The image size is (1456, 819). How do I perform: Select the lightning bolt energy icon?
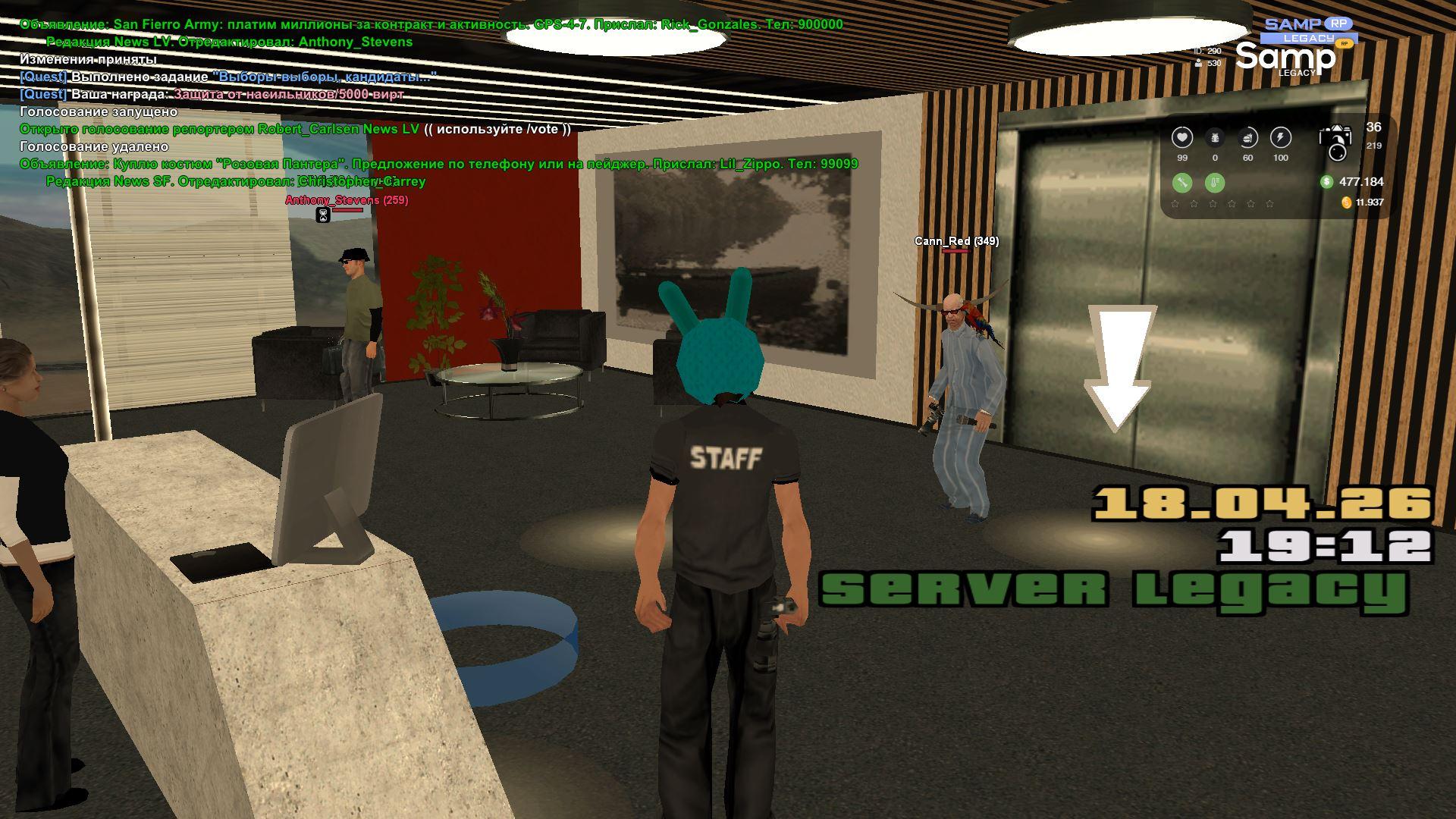coord(1280,138)
